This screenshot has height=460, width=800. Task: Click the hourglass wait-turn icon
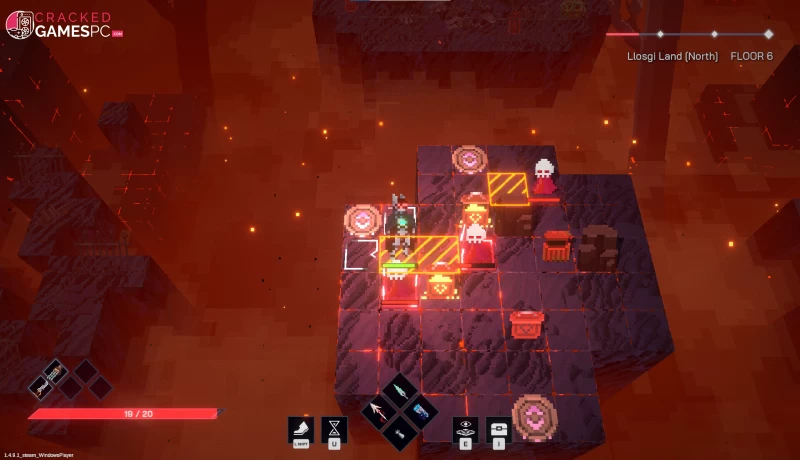(334, 428)
